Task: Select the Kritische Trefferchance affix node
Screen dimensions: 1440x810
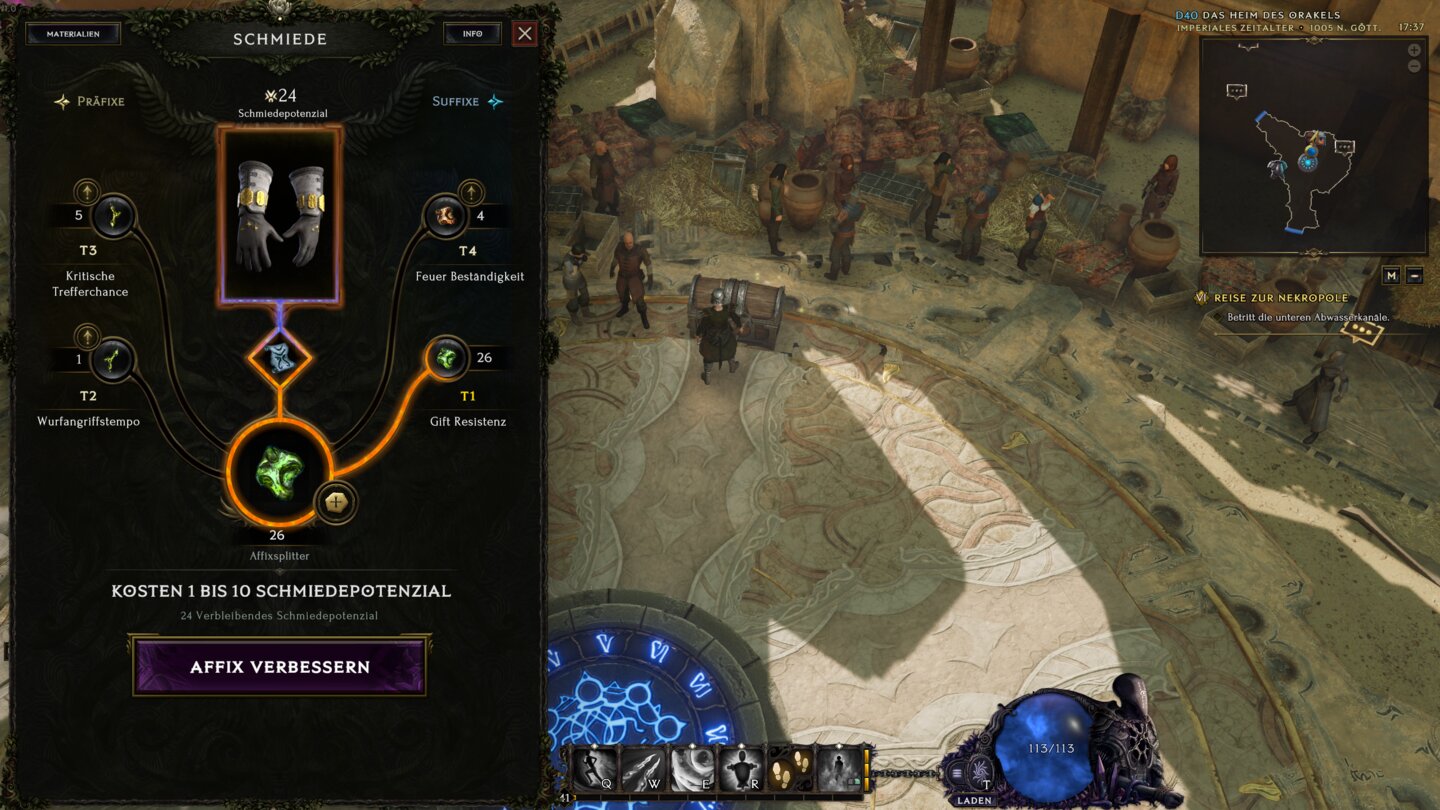Action: point(113,216)
